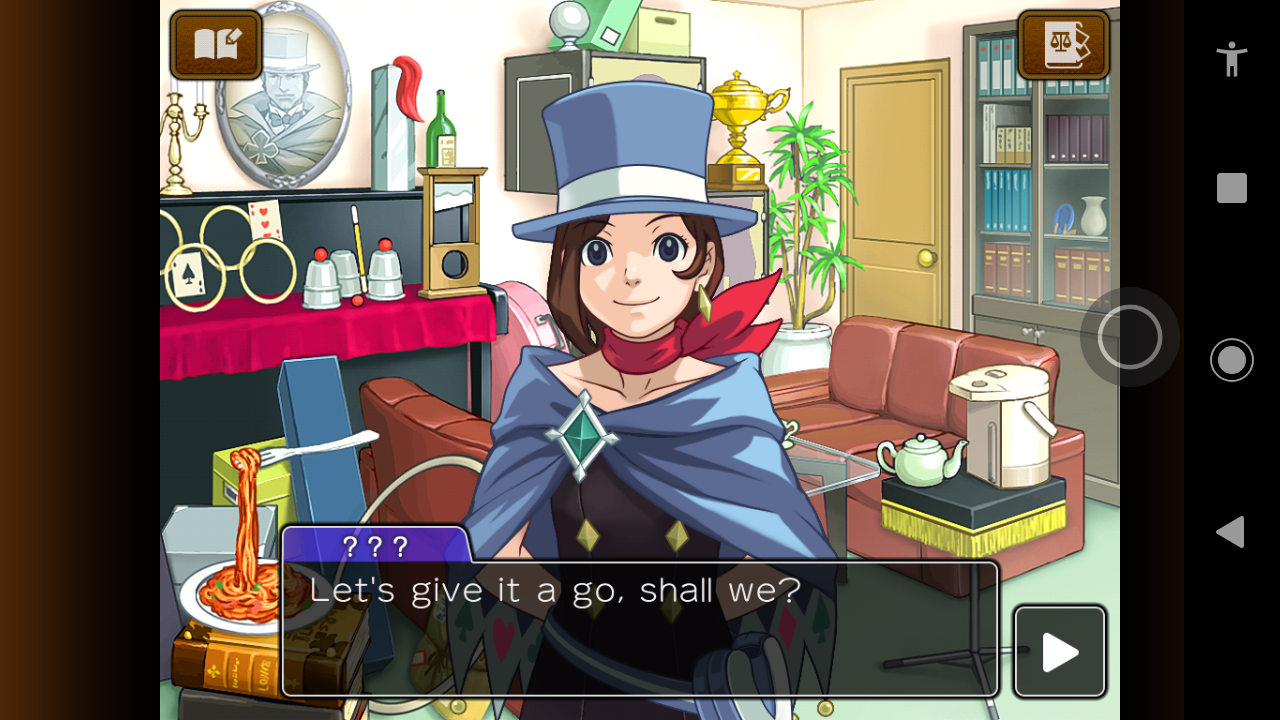Open the Court Record scales icon

tap(1063, 45)
